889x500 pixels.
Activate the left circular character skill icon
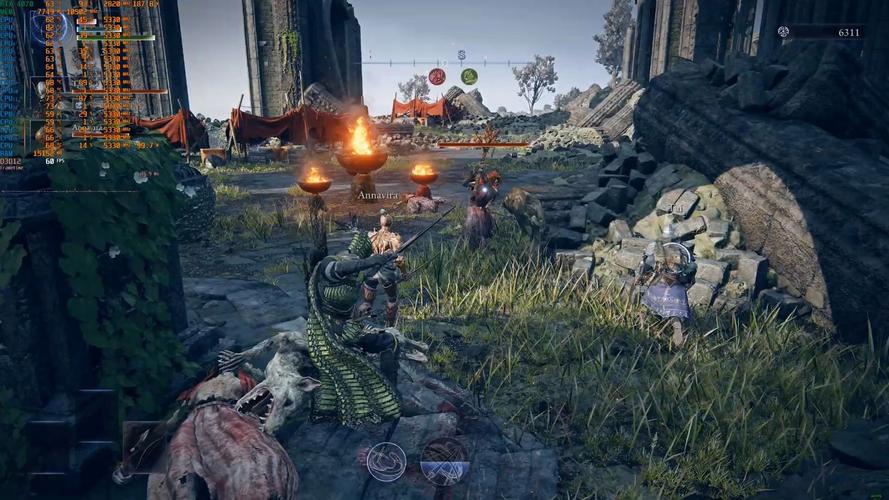386,461
